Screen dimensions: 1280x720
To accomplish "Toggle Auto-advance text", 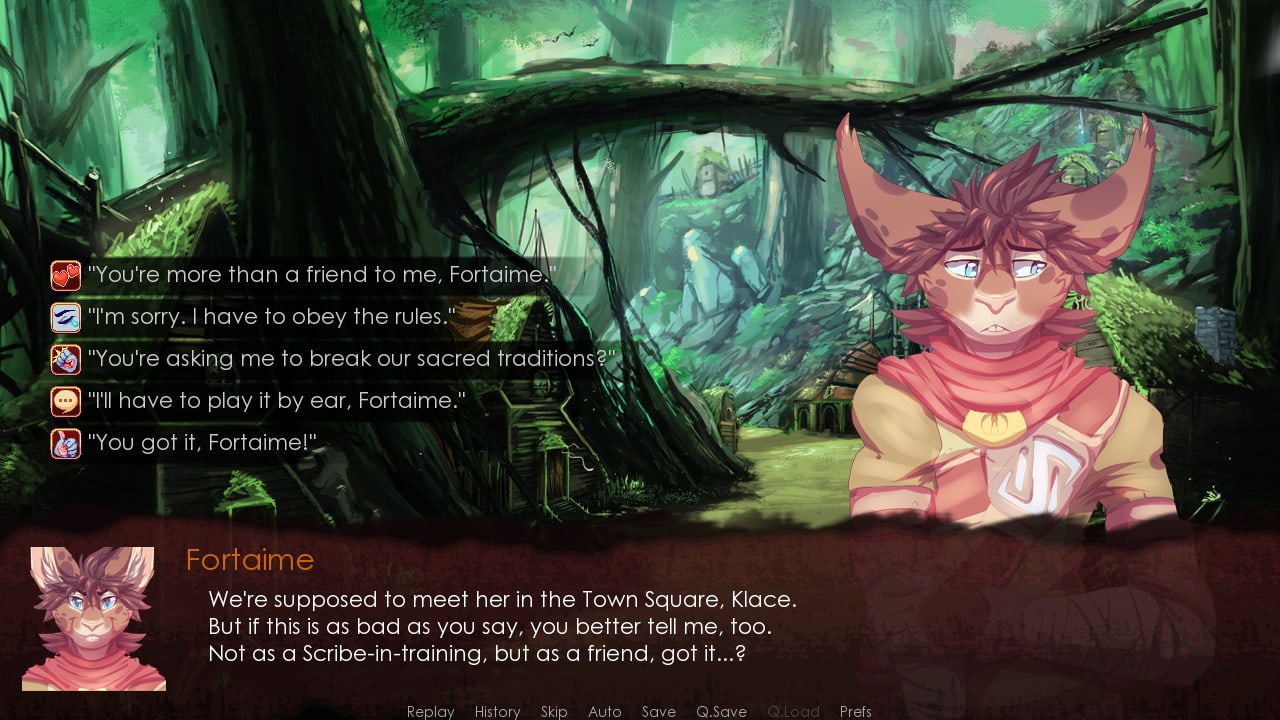I will [x=605, y=711].
